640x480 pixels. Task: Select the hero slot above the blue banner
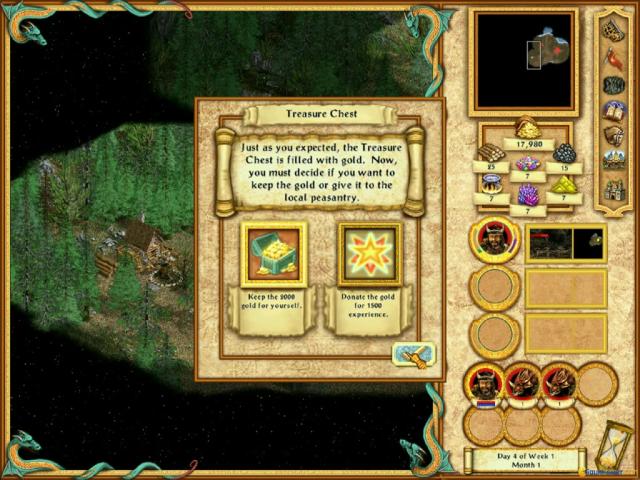484,384
